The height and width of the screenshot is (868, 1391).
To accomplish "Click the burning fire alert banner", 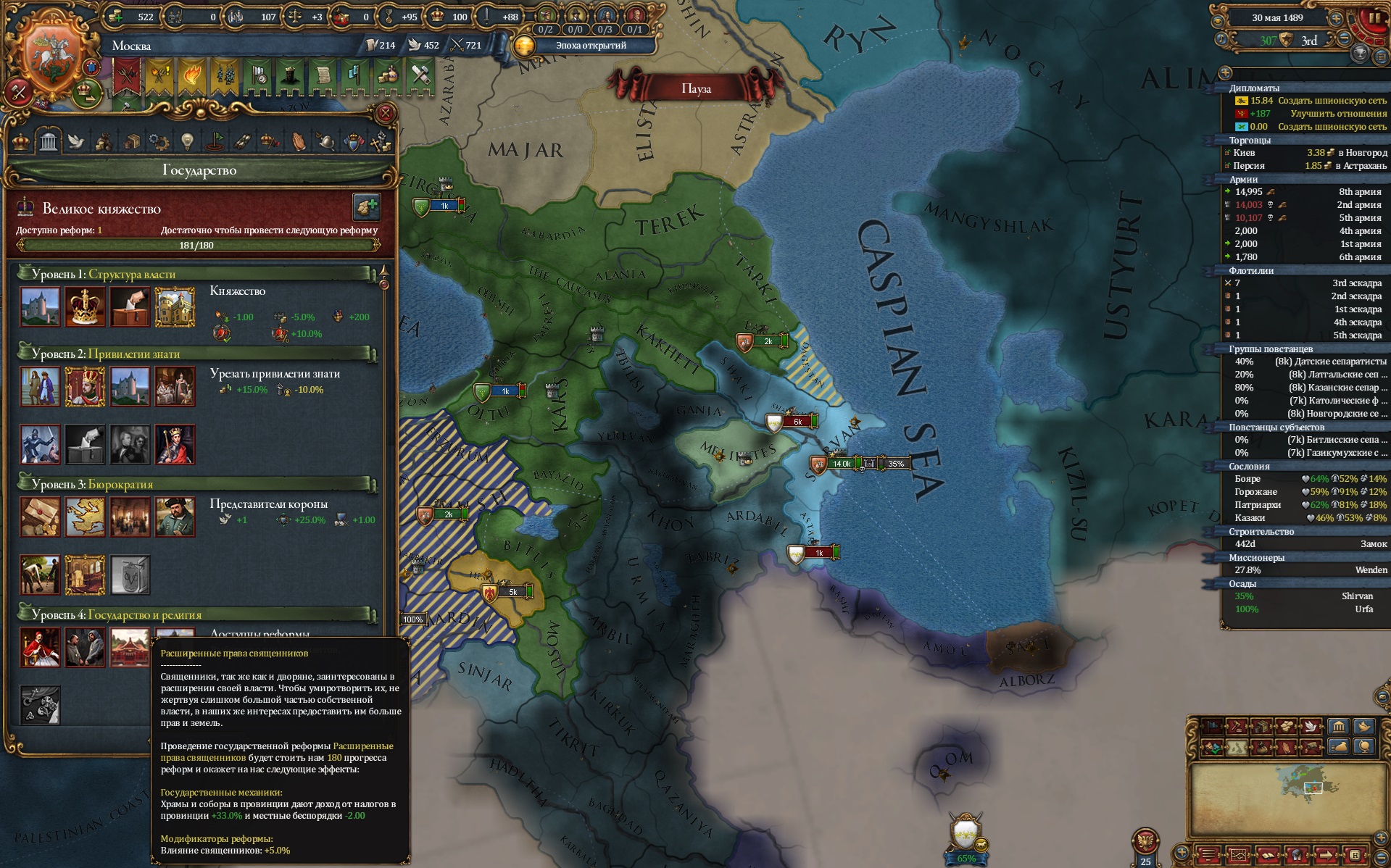I will (191, 77).
